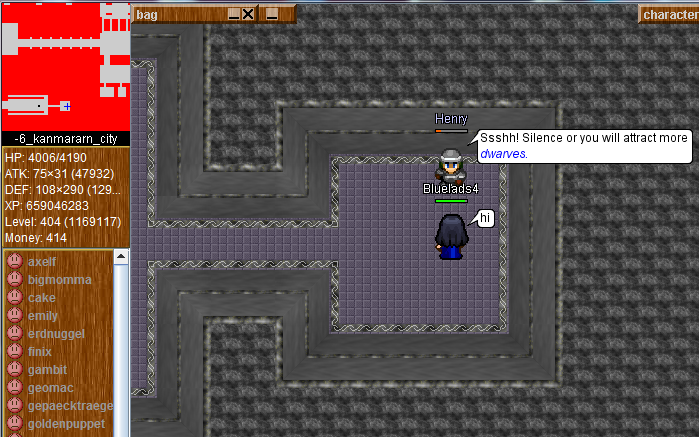
Task: Click the buddy list scroll-up arrow
Action: [x=122, y=257]
